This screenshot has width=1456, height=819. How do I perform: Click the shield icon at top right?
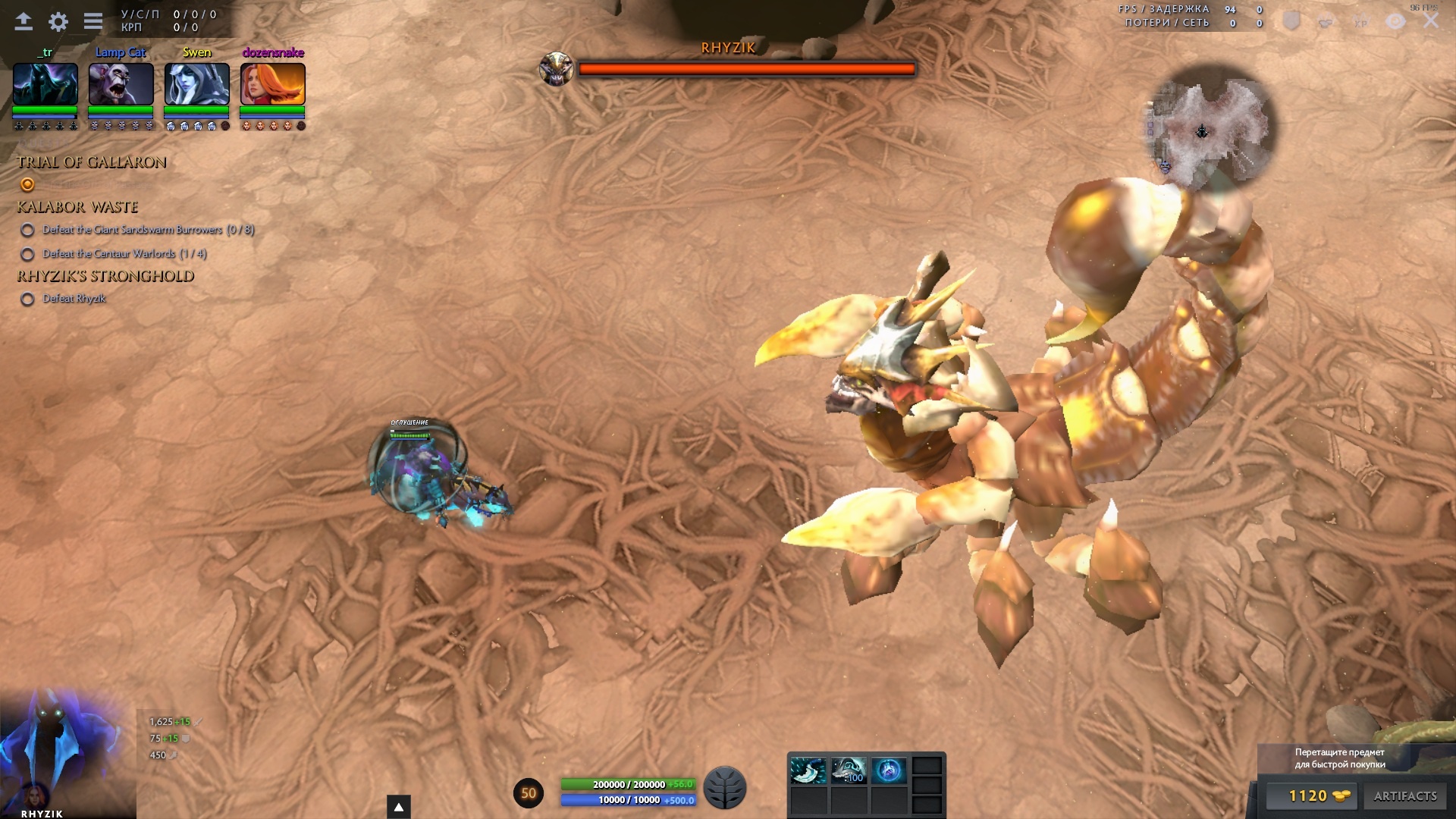click(1291, 21)
